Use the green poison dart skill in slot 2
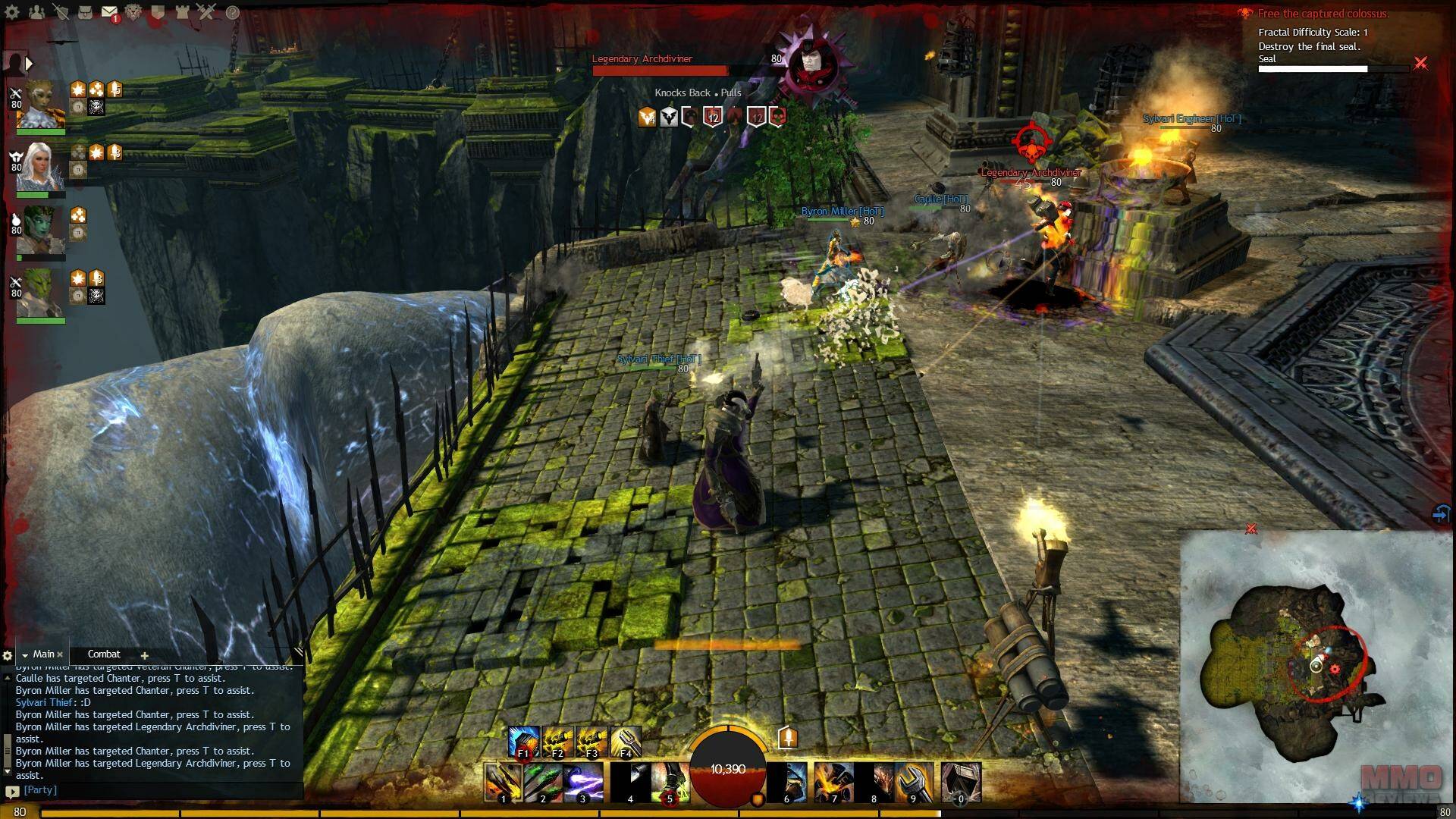 pos(544,782)
